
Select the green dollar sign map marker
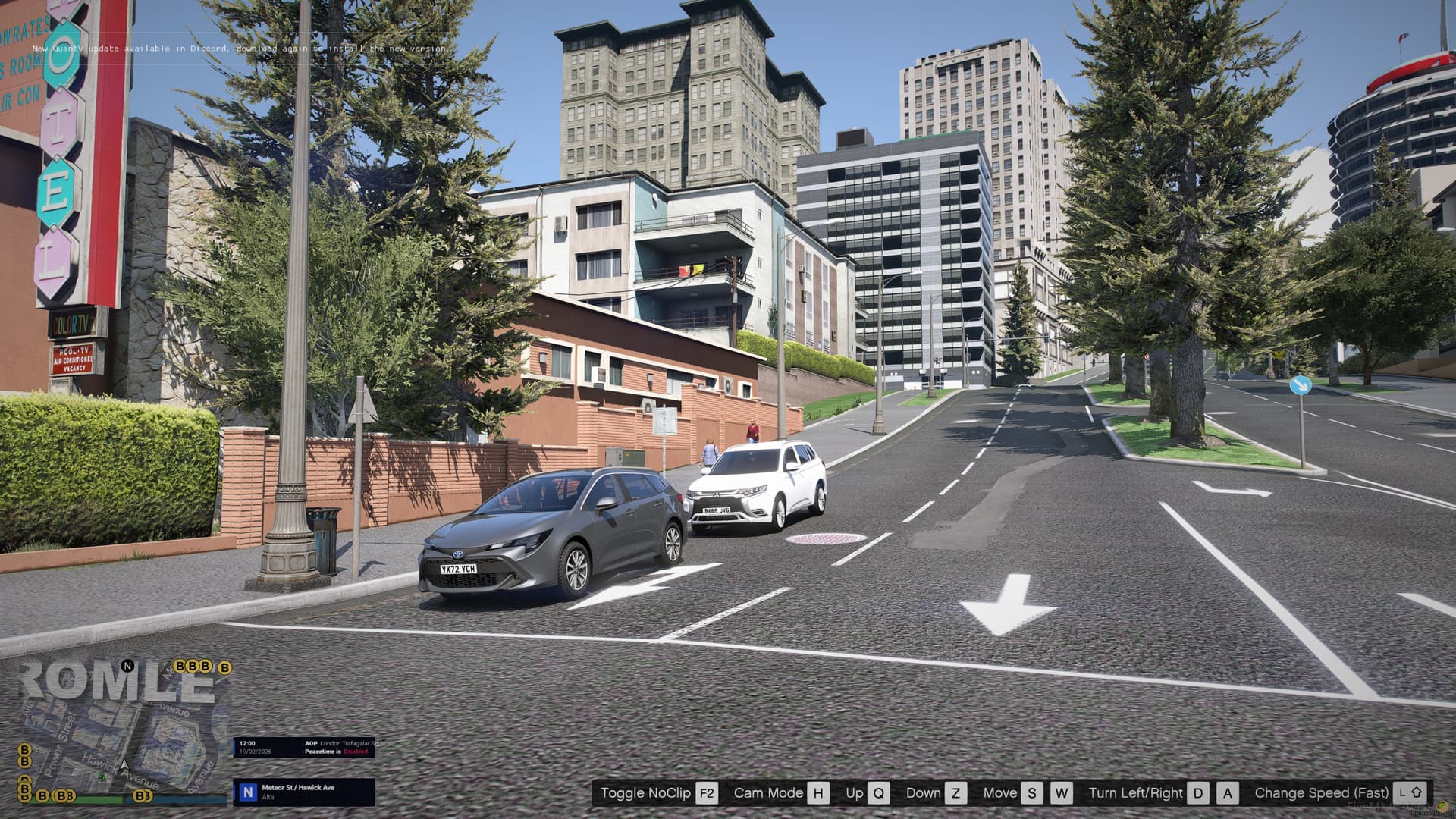[102, 777]
